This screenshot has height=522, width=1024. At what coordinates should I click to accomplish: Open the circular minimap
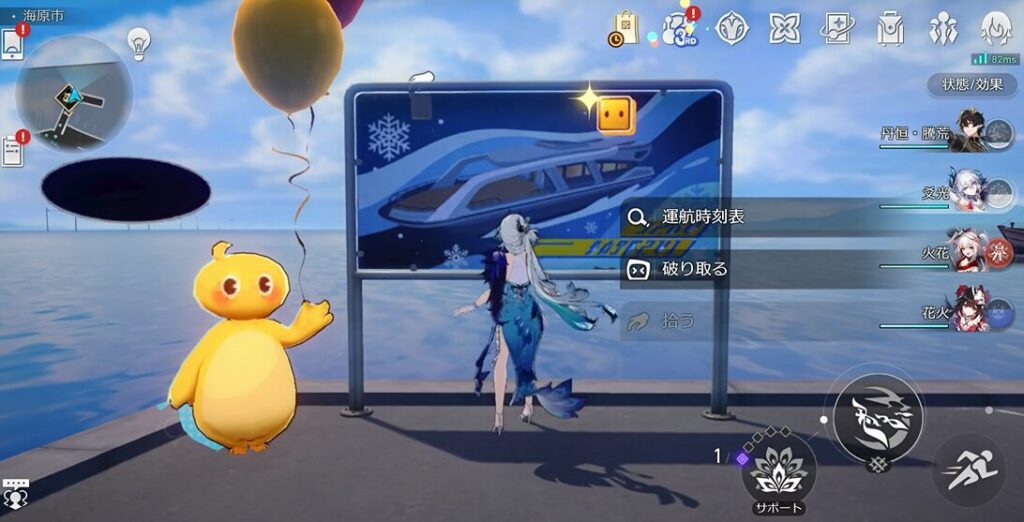pyautogui.click(x=74, y=94)
